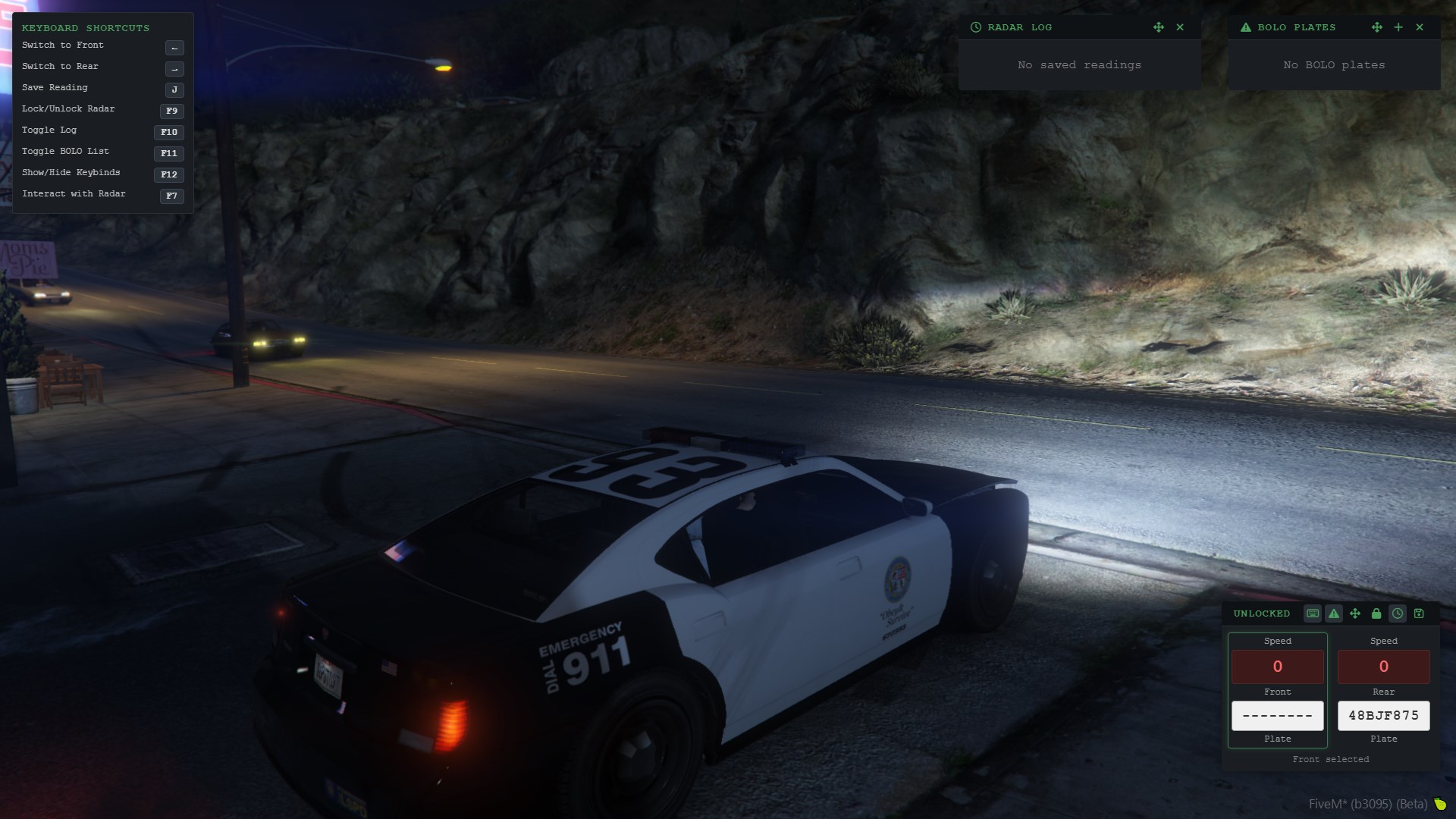Screen dimensions: 1456x819
Task: Click the move icon on the BOLO Plates header
Action: click(1377, 27)
